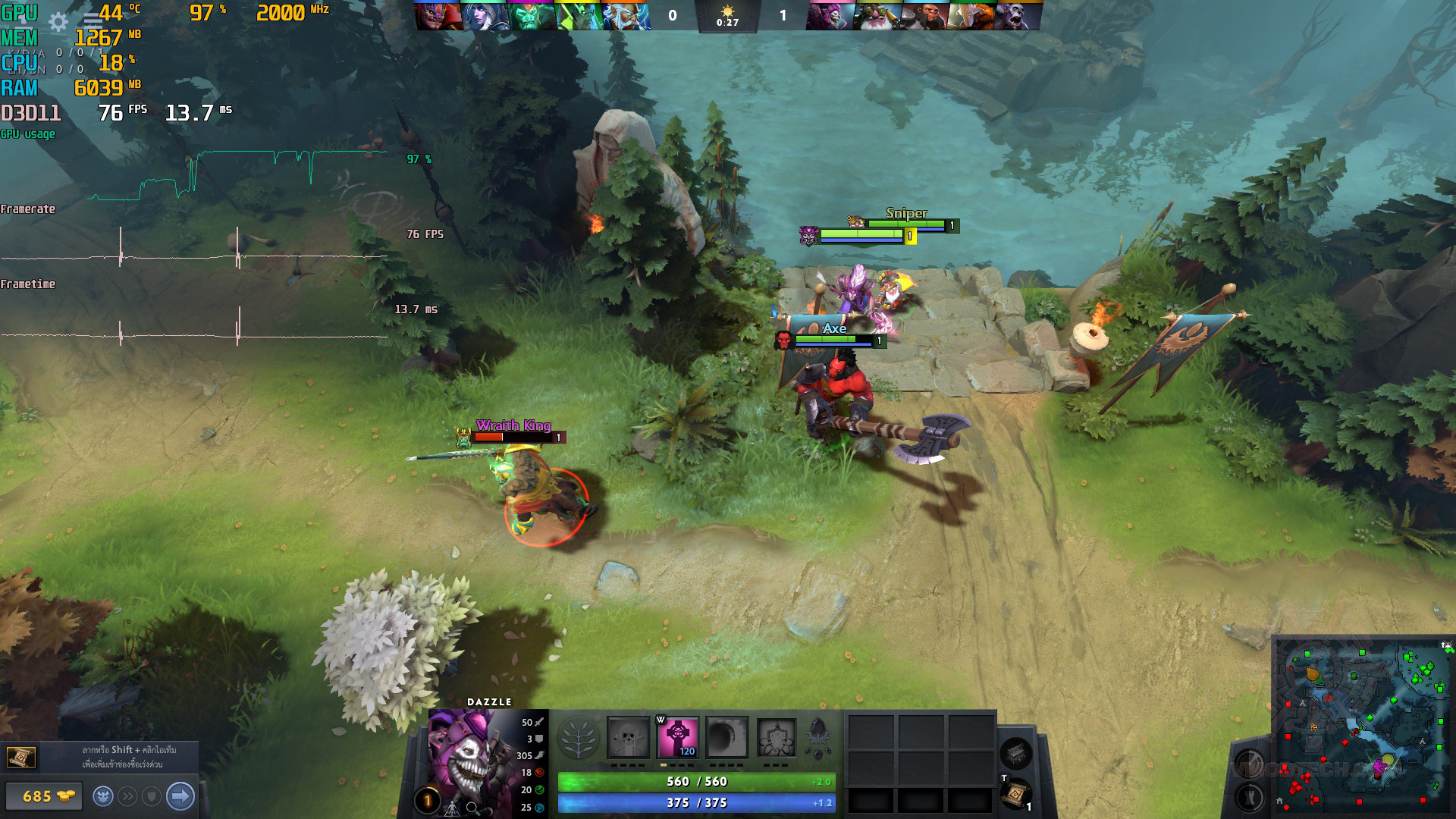This screenshot has height=819, width=1456.
Task: Open the stash chest button
Action: [1015, 753]
